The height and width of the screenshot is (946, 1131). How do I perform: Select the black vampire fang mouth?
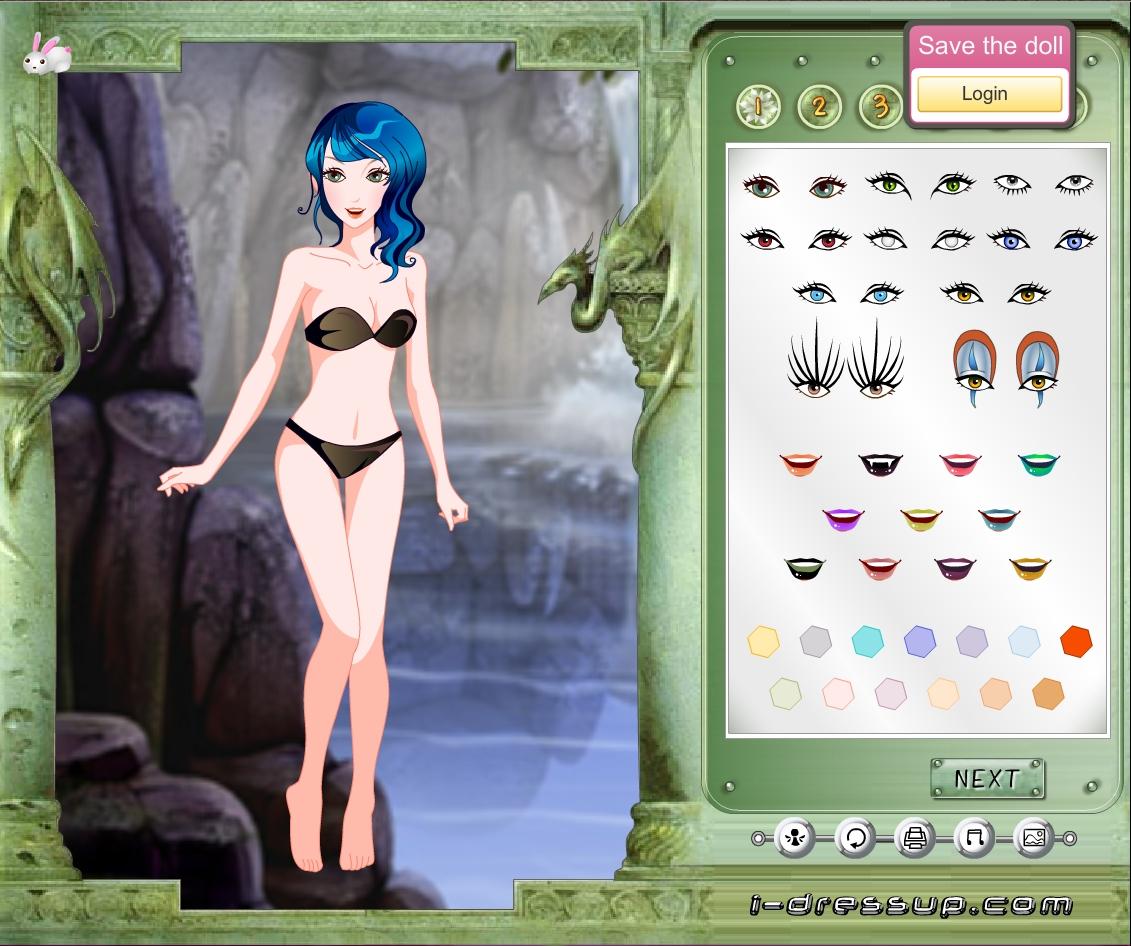point(881,463)
